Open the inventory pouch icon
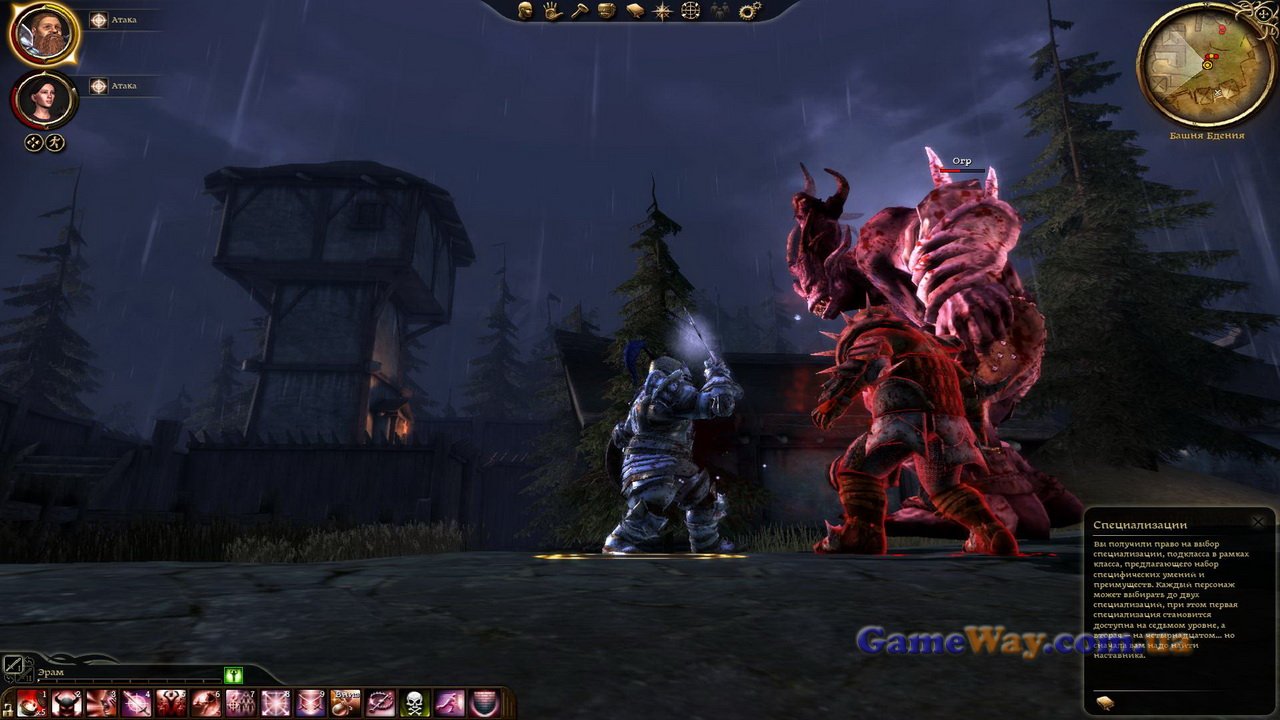 click(x=606, y=11)
